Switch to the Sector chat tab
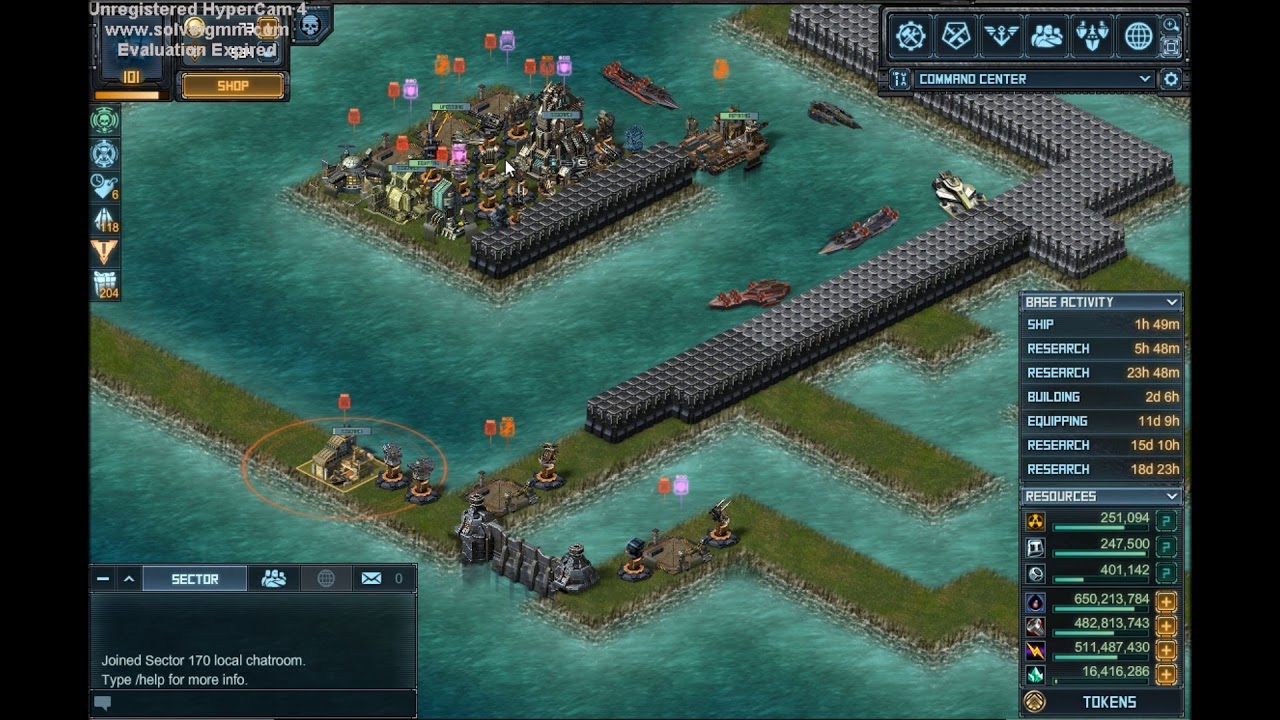 (x=195, y=579)
